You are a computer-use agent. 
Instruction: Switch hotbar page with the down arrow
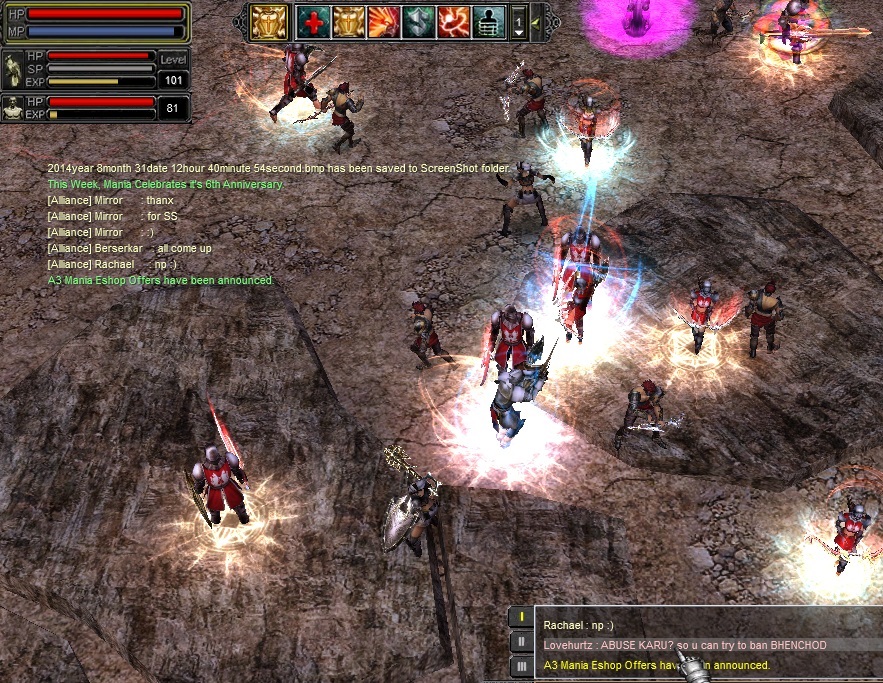[x=519, y=31]
